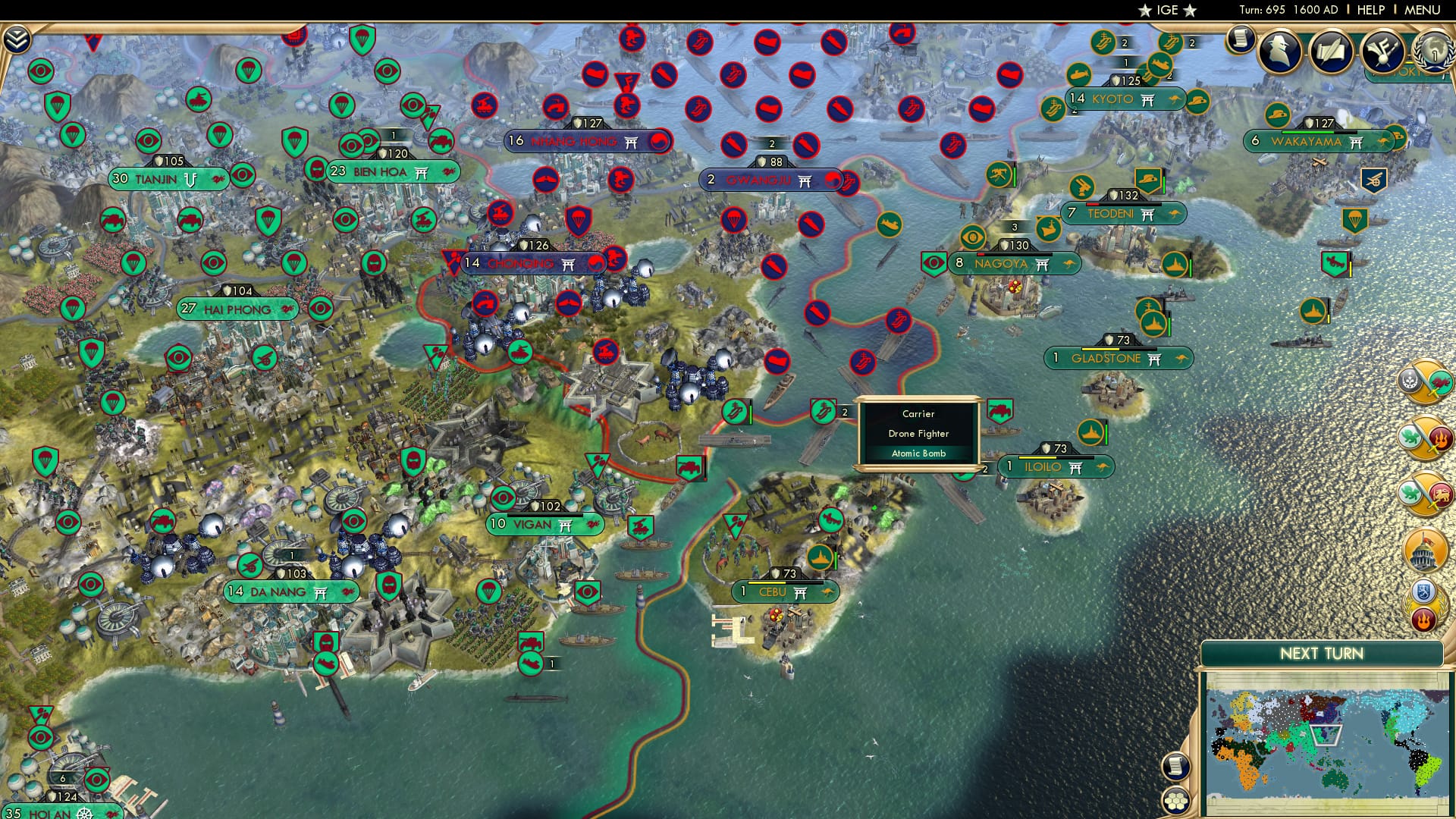Image resolution: width=1456 pixels, height=819 pixels.
Task: Open the game MENU
Action: click(1427, 10)
